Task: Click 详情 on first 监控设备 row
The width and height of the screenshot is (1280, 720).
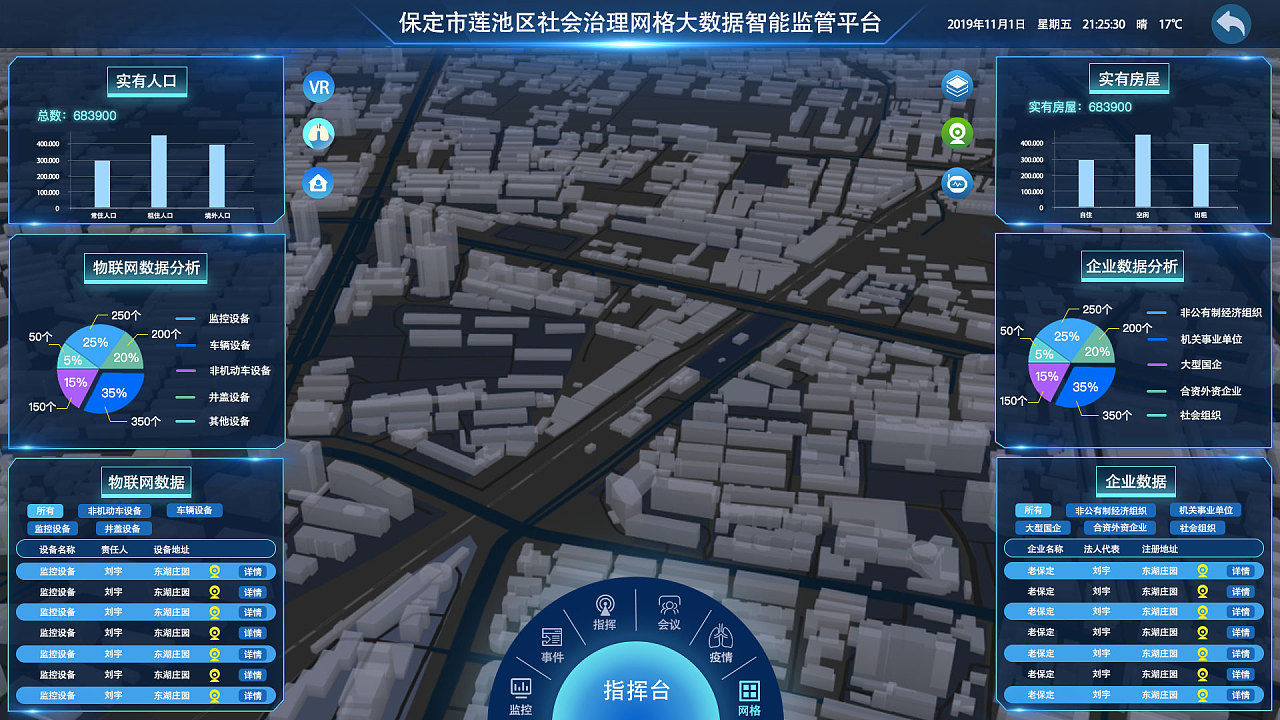Action: (x=251, y=572)
